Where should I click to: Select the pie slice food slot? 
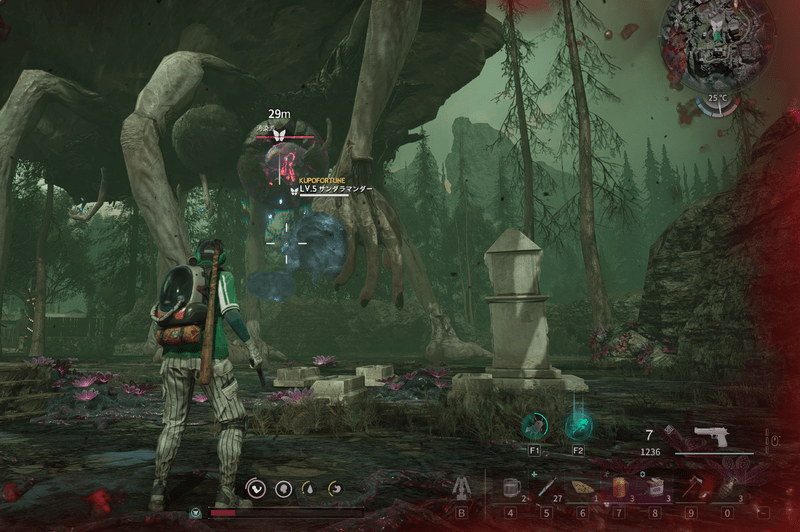(x=583, y=487)
